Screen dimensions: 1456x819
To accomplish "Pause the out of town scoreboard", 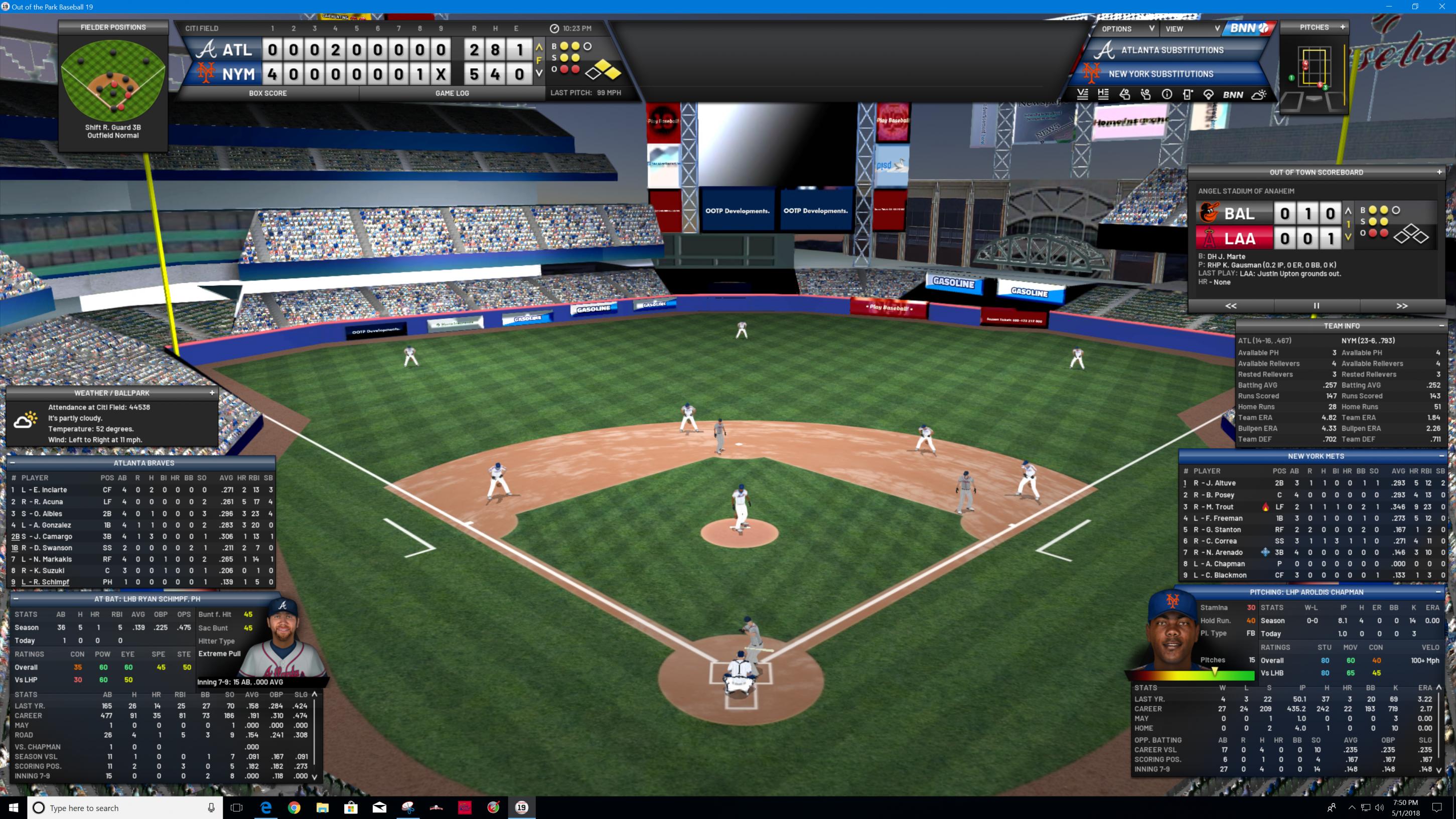I will 1317,305.
